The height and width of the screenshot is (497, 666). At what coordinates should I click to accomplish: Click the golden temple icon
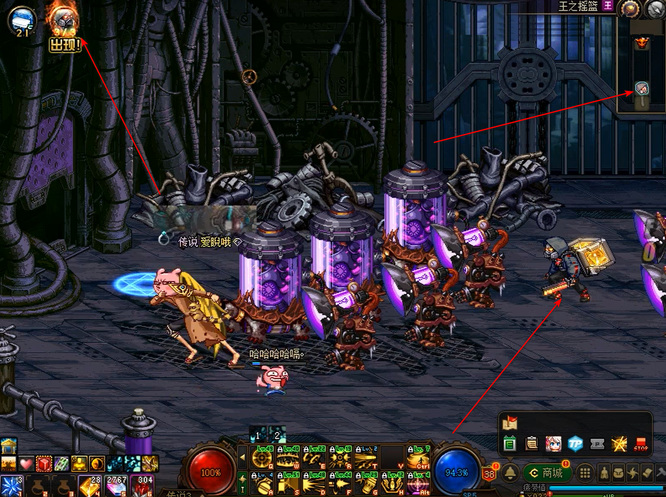click(8, 445)
